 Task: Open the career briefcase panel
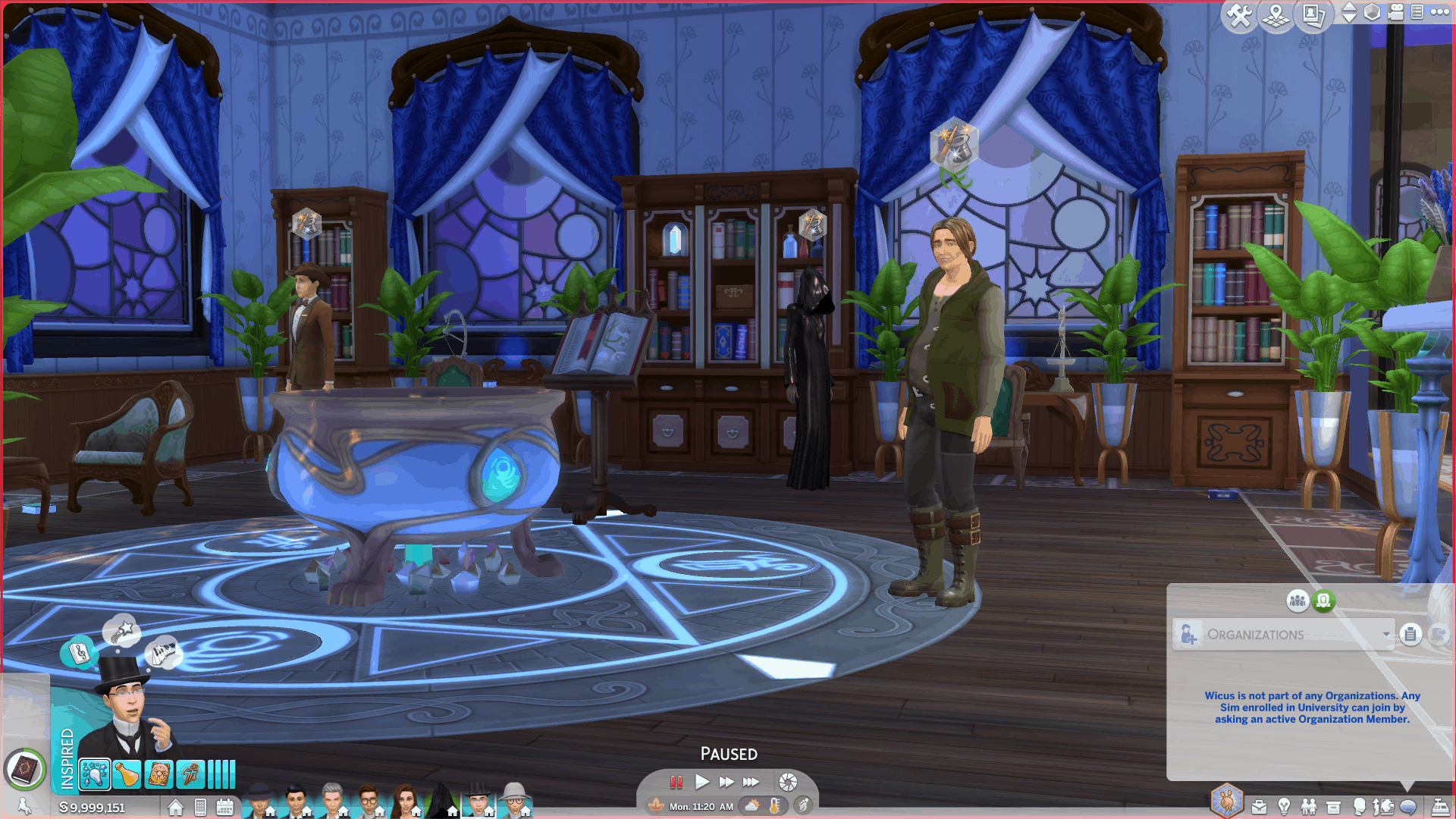click(1259, 807)
